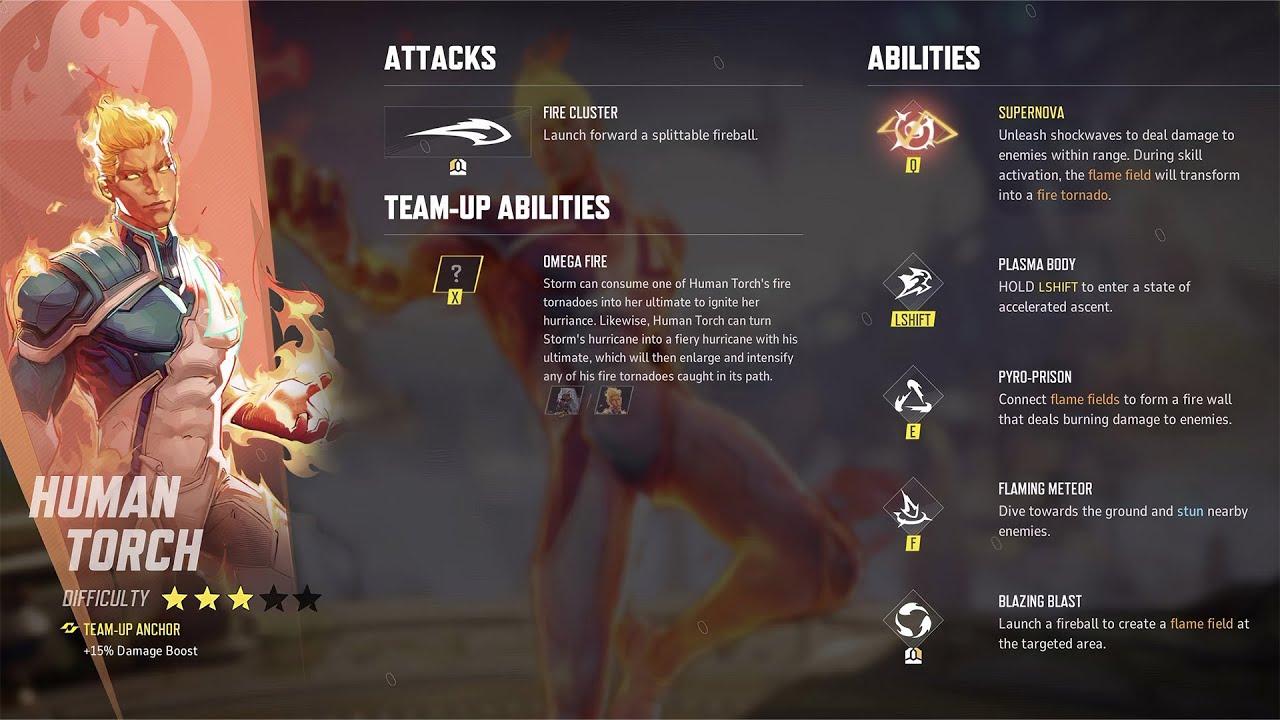Viewport: 1280px width, 720px height.
Task: Select the Fire Cluster attack icon
Action: 458,130
